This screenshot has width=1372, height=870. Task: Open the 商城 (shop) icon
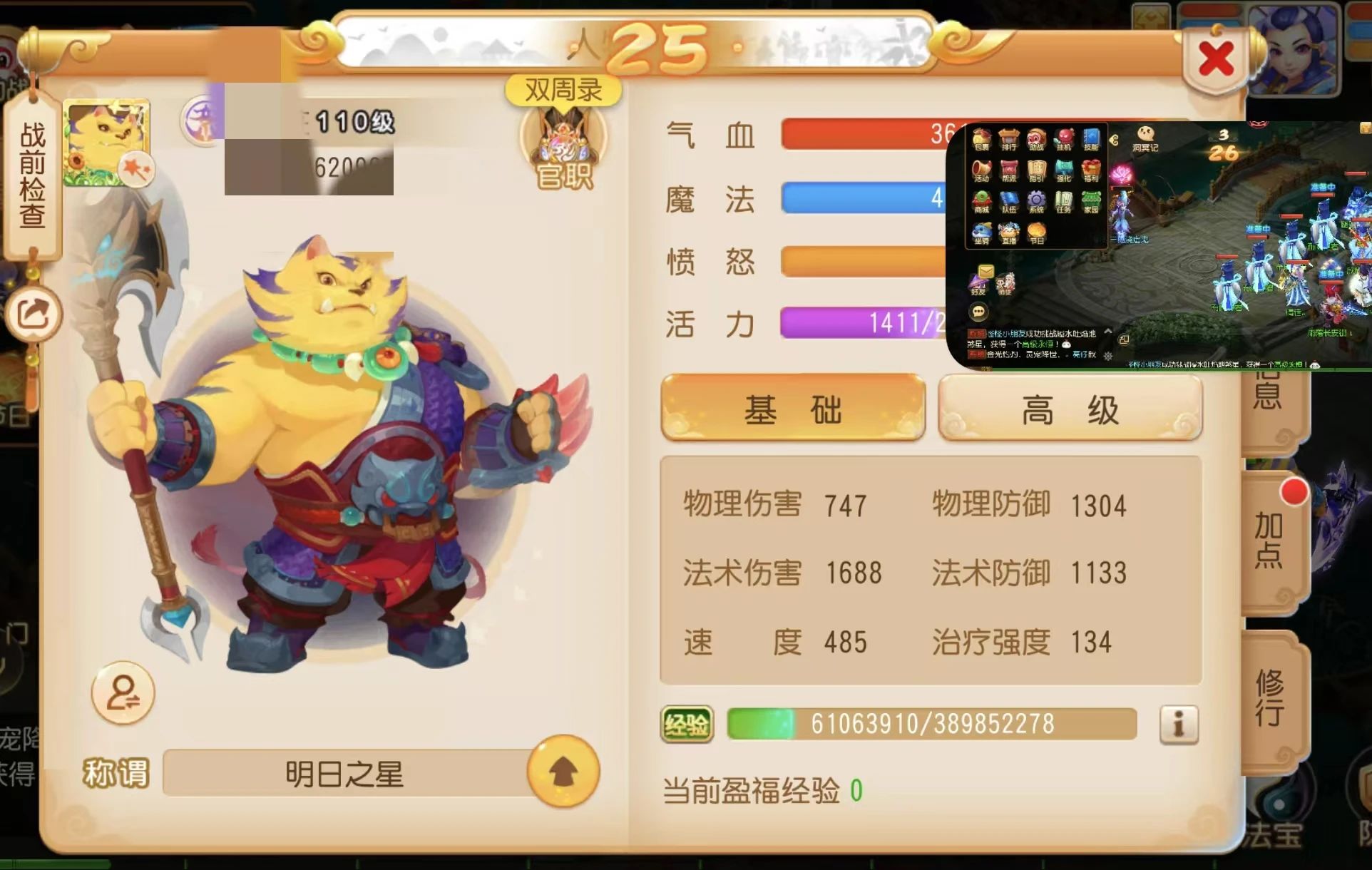pyautogui.click(x=982, y=201)
